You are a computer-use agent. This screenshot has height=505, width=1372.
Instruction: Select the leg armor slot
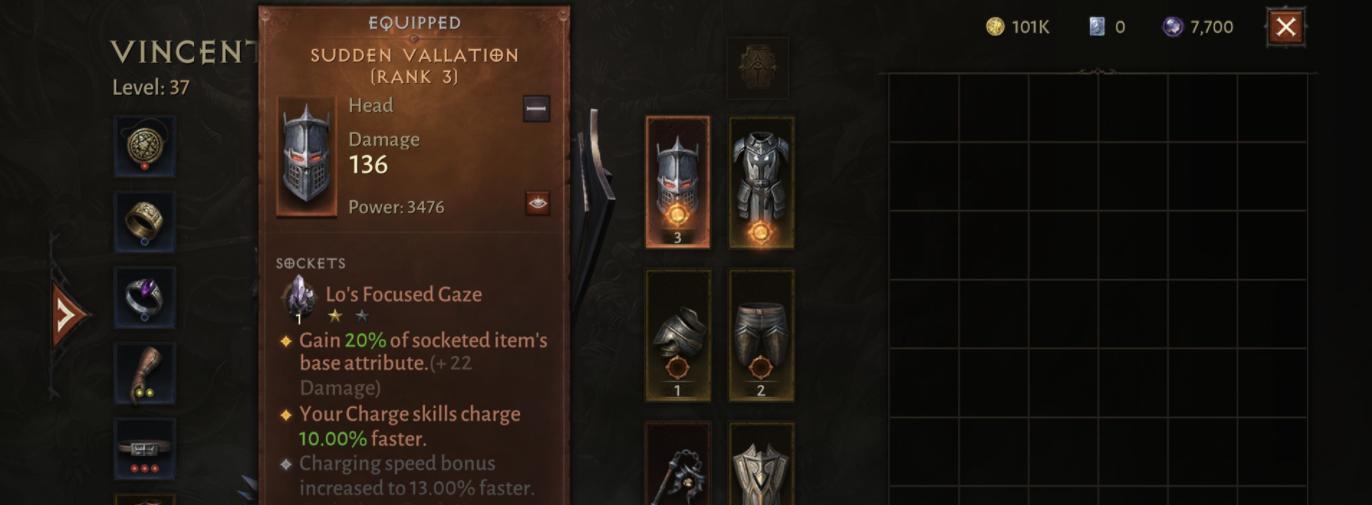(761, 335)
